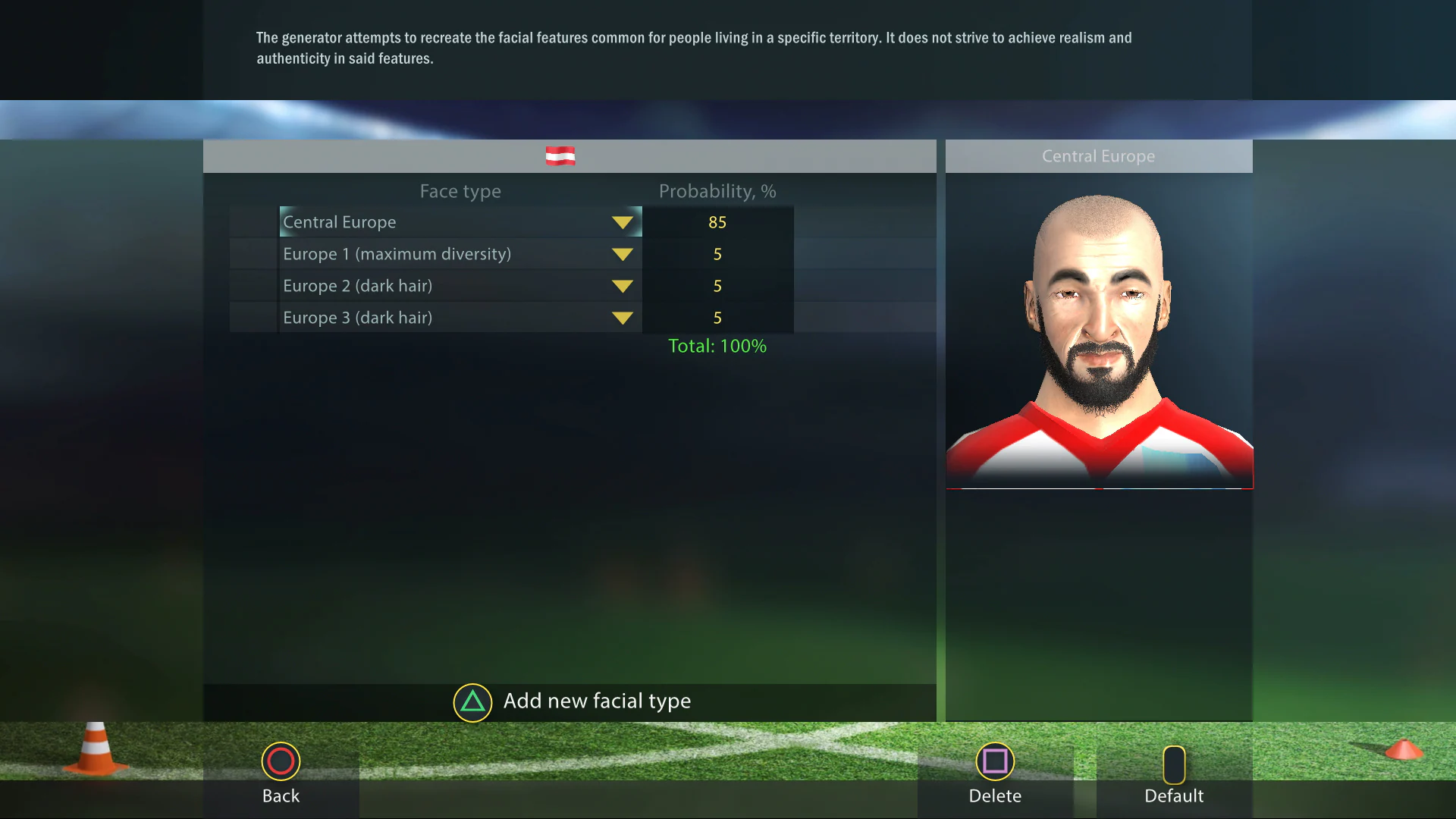Click the Probability percent column header
1456x819 pixels.
click(x=717, y=191)
